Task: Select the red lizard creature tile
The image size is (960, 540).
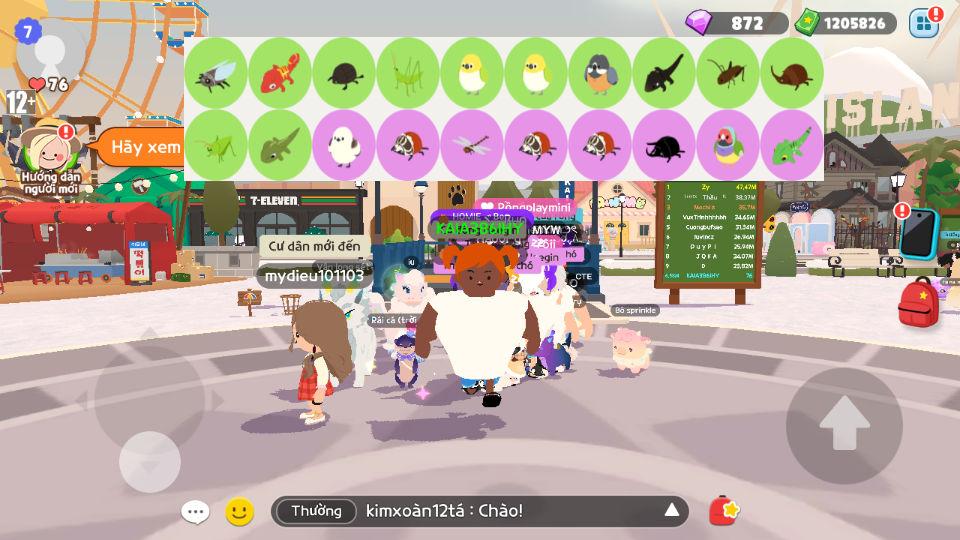Action: [281, 73]
